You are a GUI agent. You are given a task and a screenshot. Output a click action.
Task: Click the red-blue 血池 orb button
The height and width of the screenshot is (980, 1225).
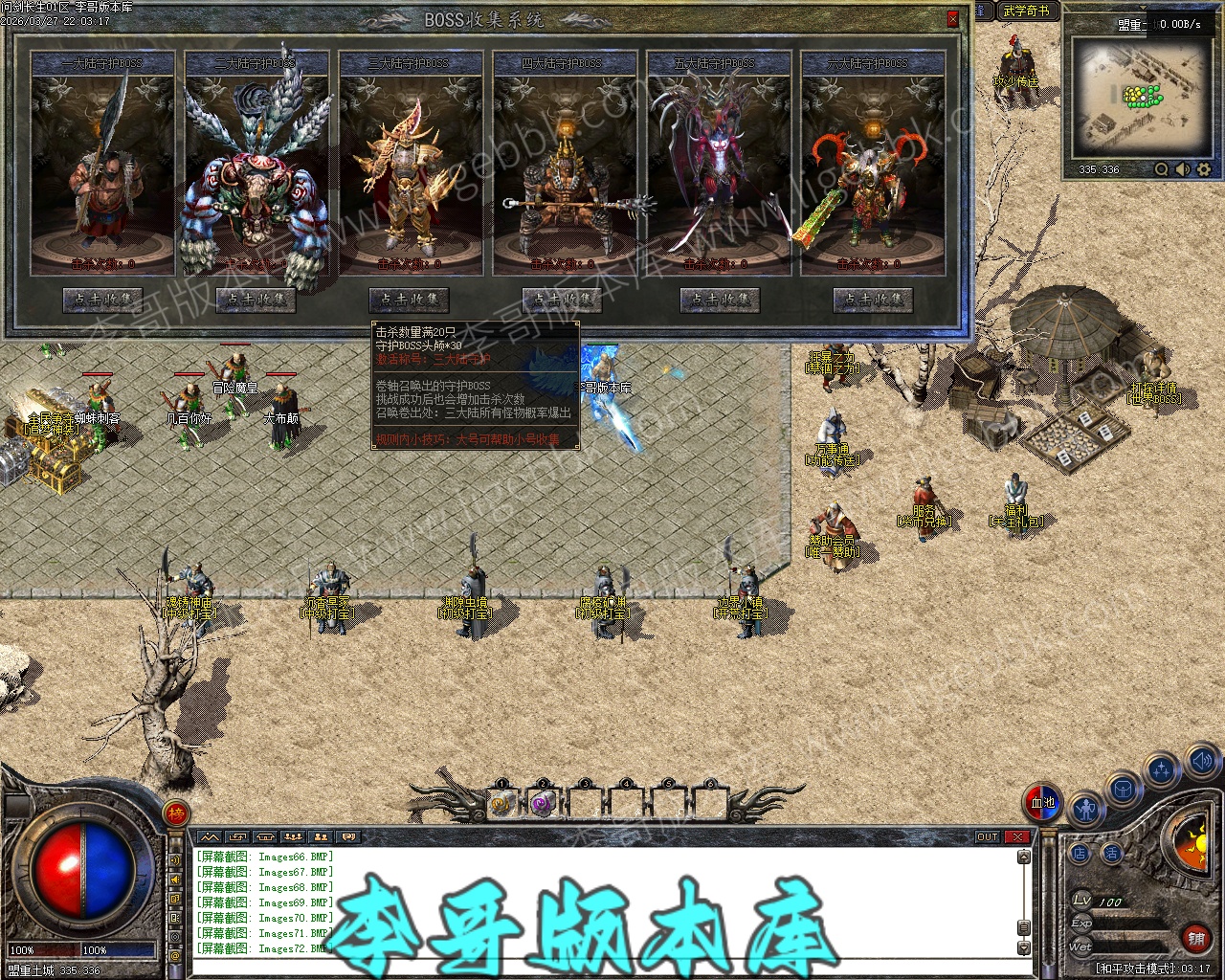click(1042, 802)
